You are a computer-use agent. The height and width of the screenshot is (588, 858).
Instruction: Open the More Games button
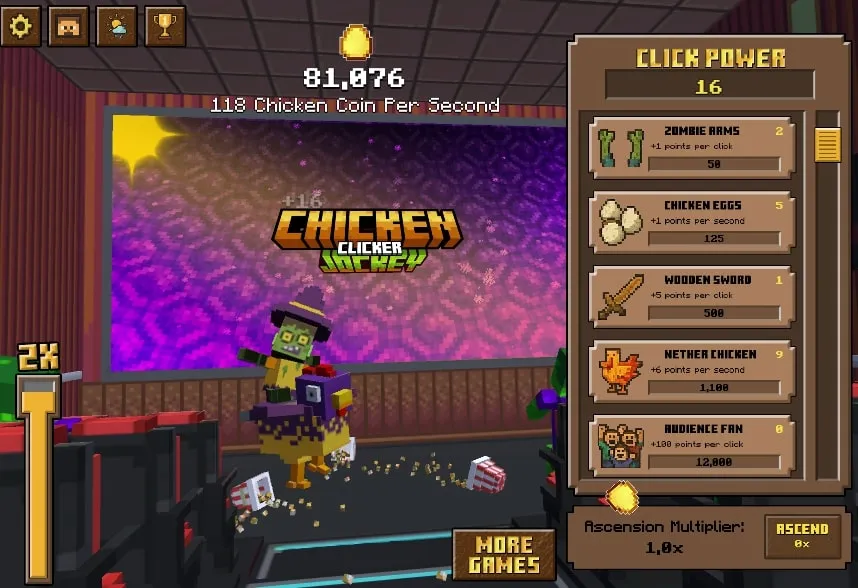503,554
